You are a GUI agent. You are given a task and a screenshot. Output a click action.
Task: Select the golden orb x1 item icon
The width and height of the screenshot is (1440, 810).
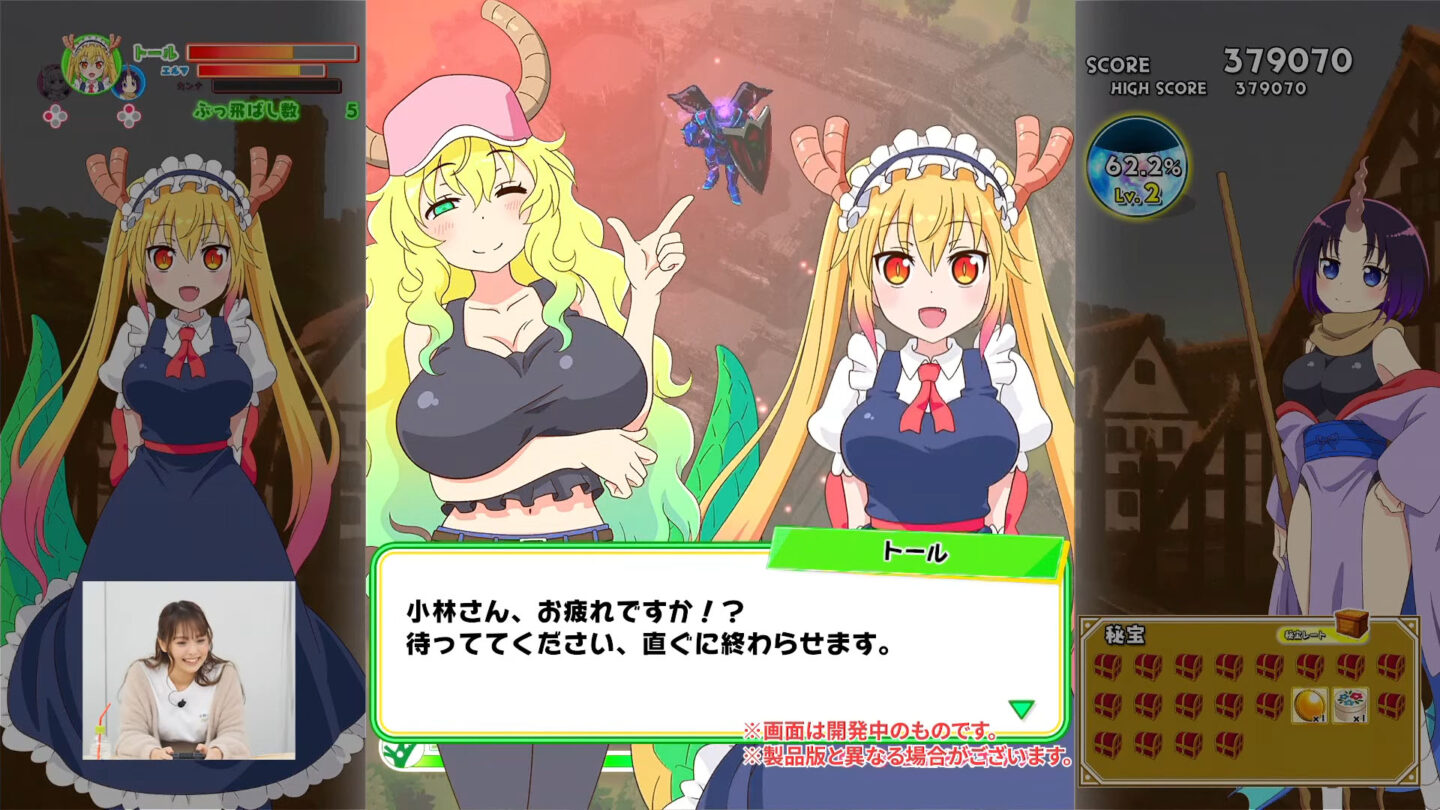tap(1309, 704)
